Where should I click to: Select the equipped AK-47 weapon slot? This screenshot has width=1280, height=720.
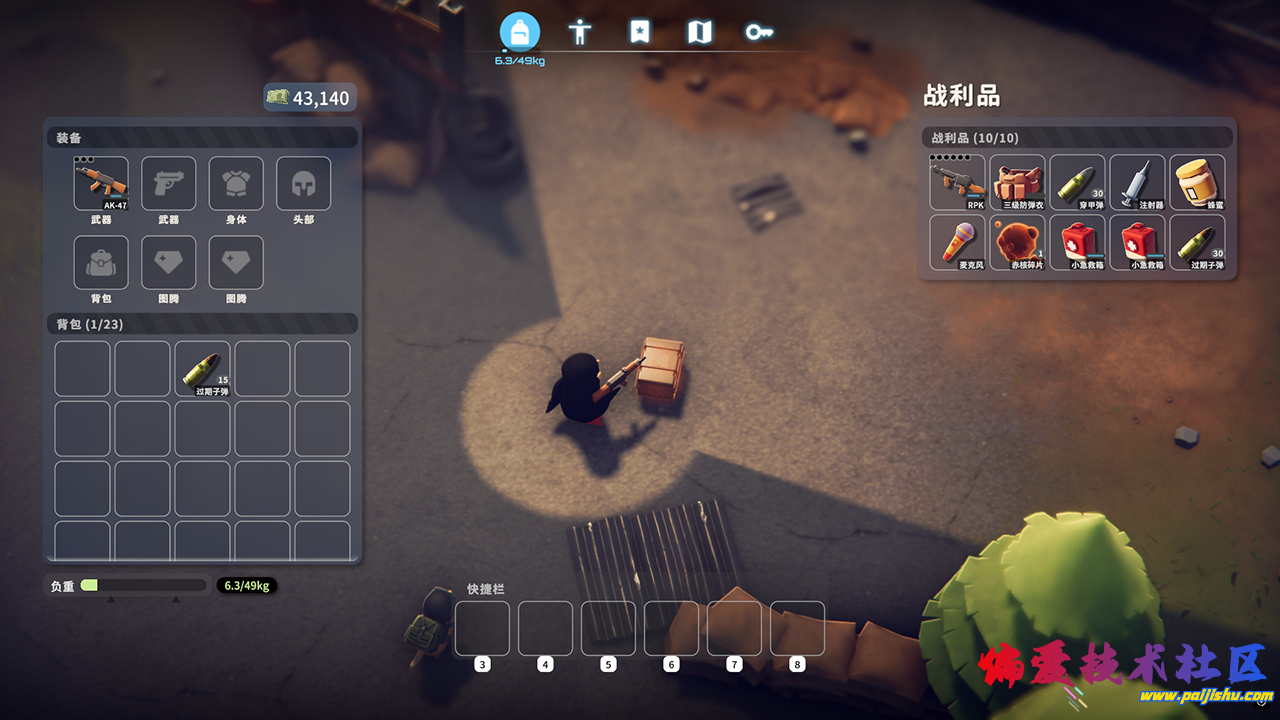coord(101,183)
